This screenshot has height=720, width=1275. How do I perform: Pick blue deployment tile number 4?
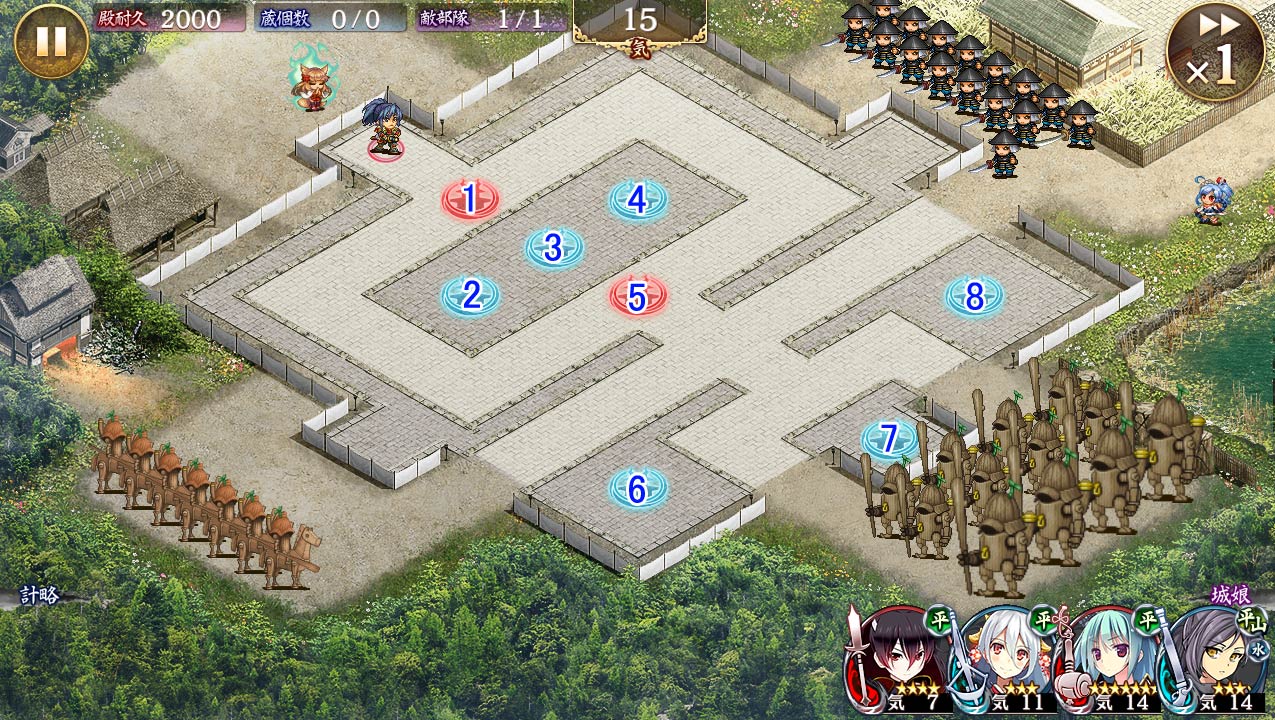(638, 200)
